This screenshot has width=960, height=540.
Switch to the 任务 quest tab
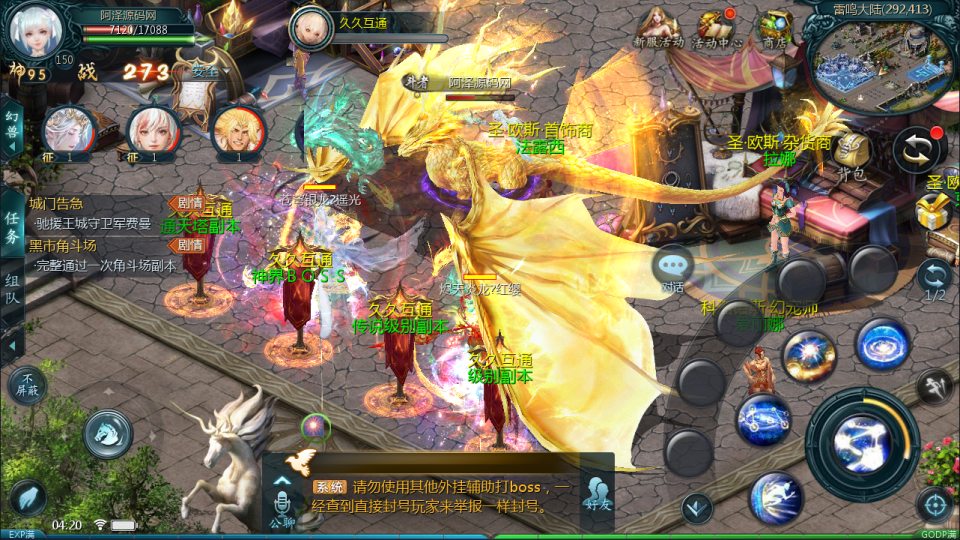(x=13, y=227)
